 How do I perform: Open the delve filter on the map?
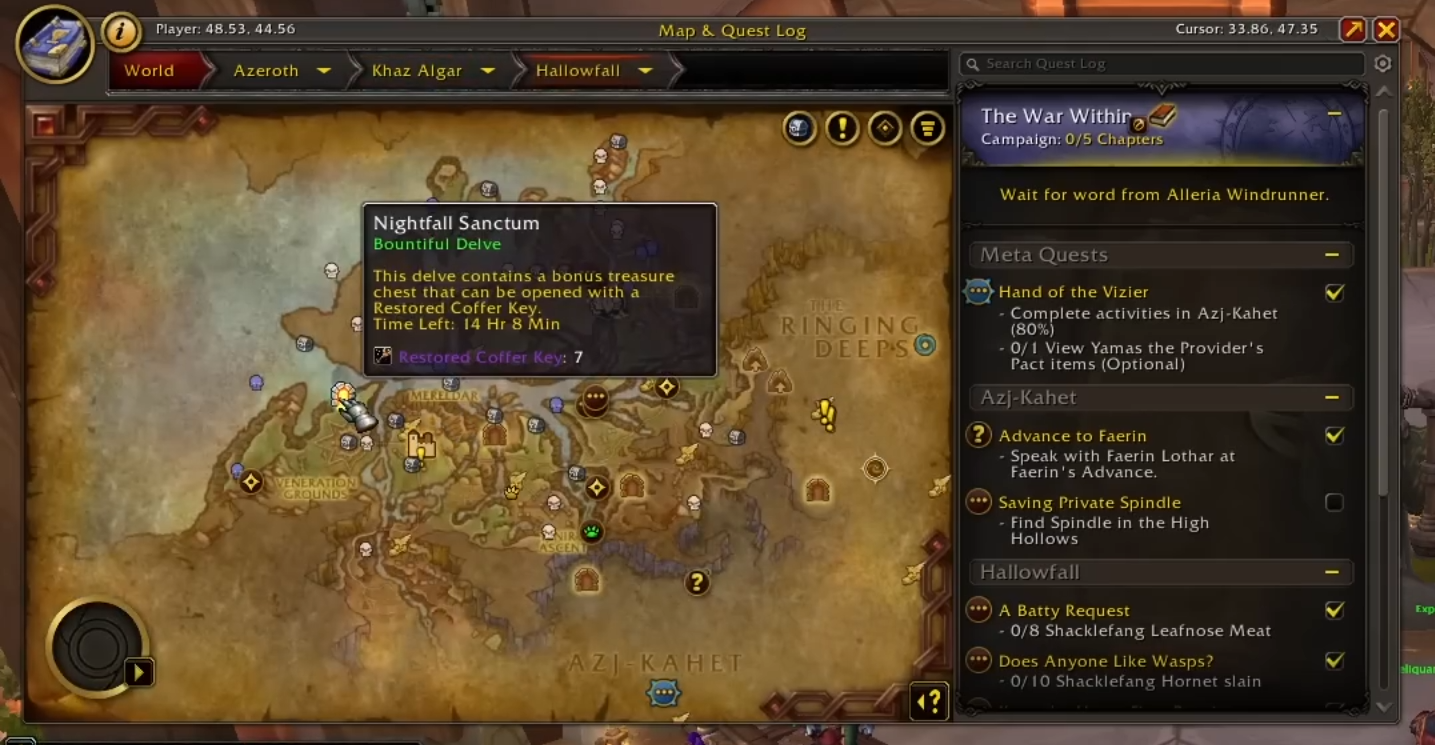pyautogui.click(x=800, y=129)
